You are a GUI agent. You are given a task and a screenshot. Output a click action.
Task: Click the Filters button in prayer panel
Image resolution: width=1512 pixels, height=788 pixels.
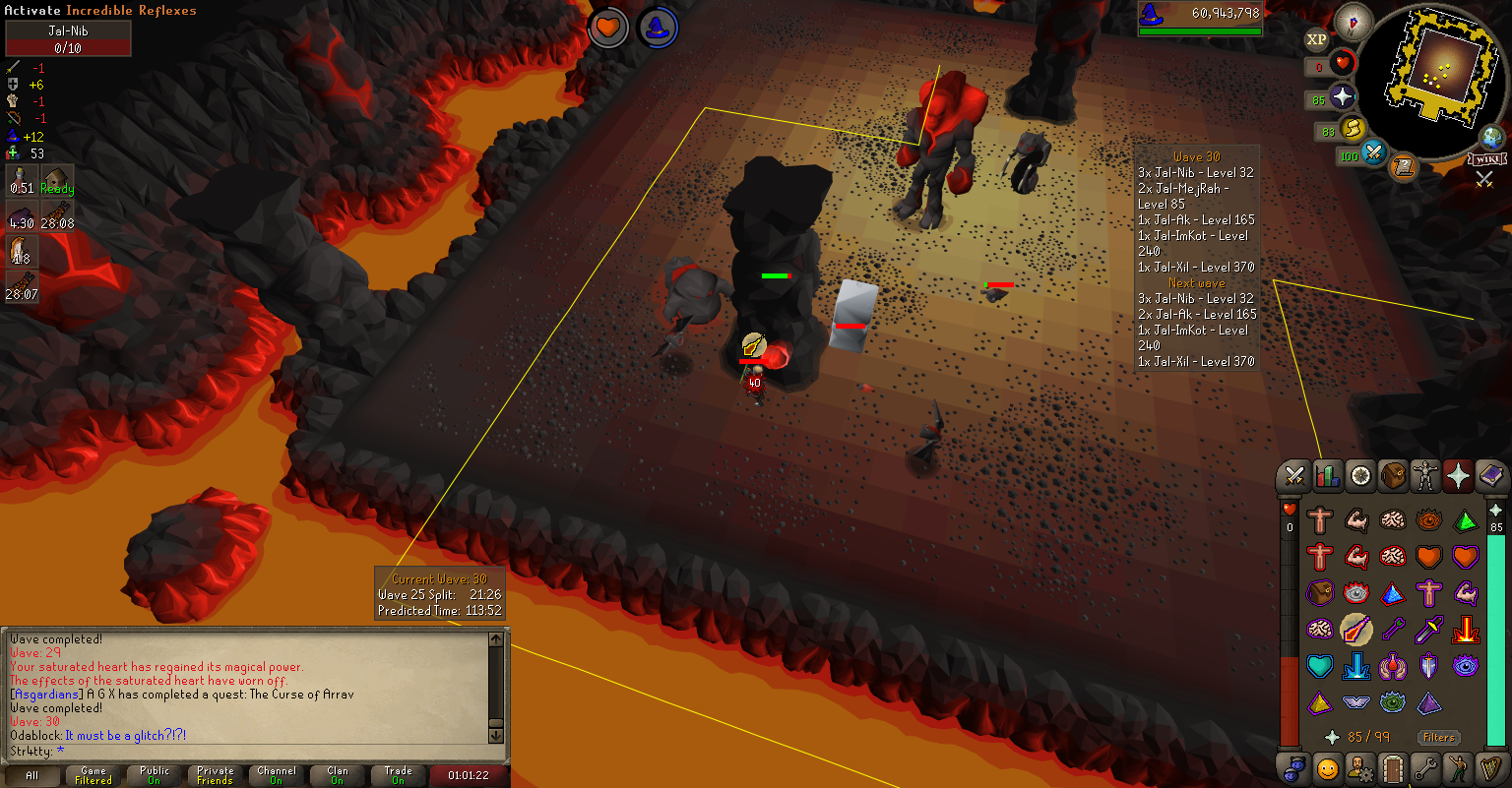coord(1438,737)
